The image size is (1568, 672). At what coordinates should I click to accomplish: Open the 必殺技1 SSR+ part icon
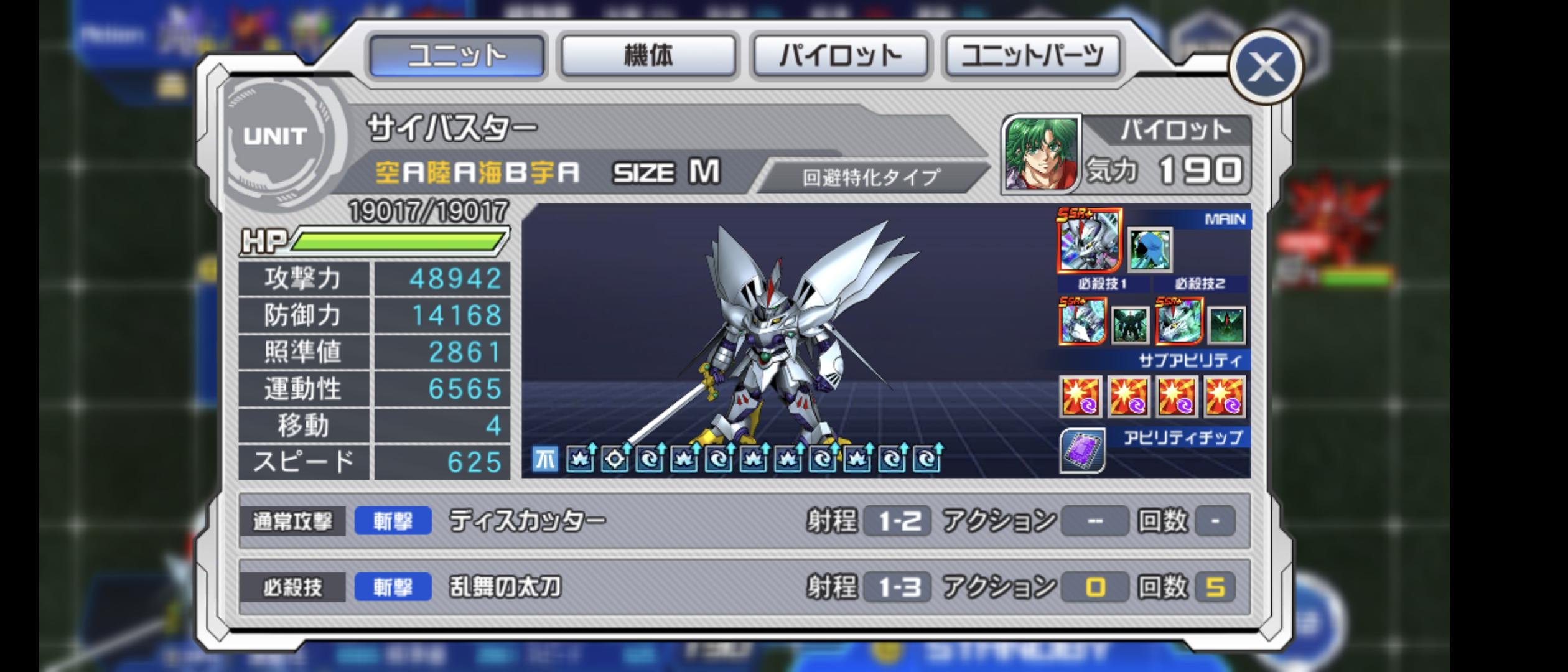(x=1083, y=320)
